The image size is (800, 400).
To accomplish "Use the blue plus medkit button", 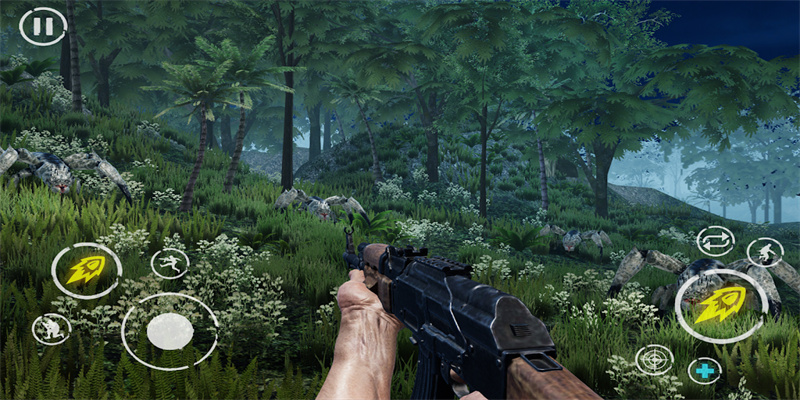I will pos(706,371).
